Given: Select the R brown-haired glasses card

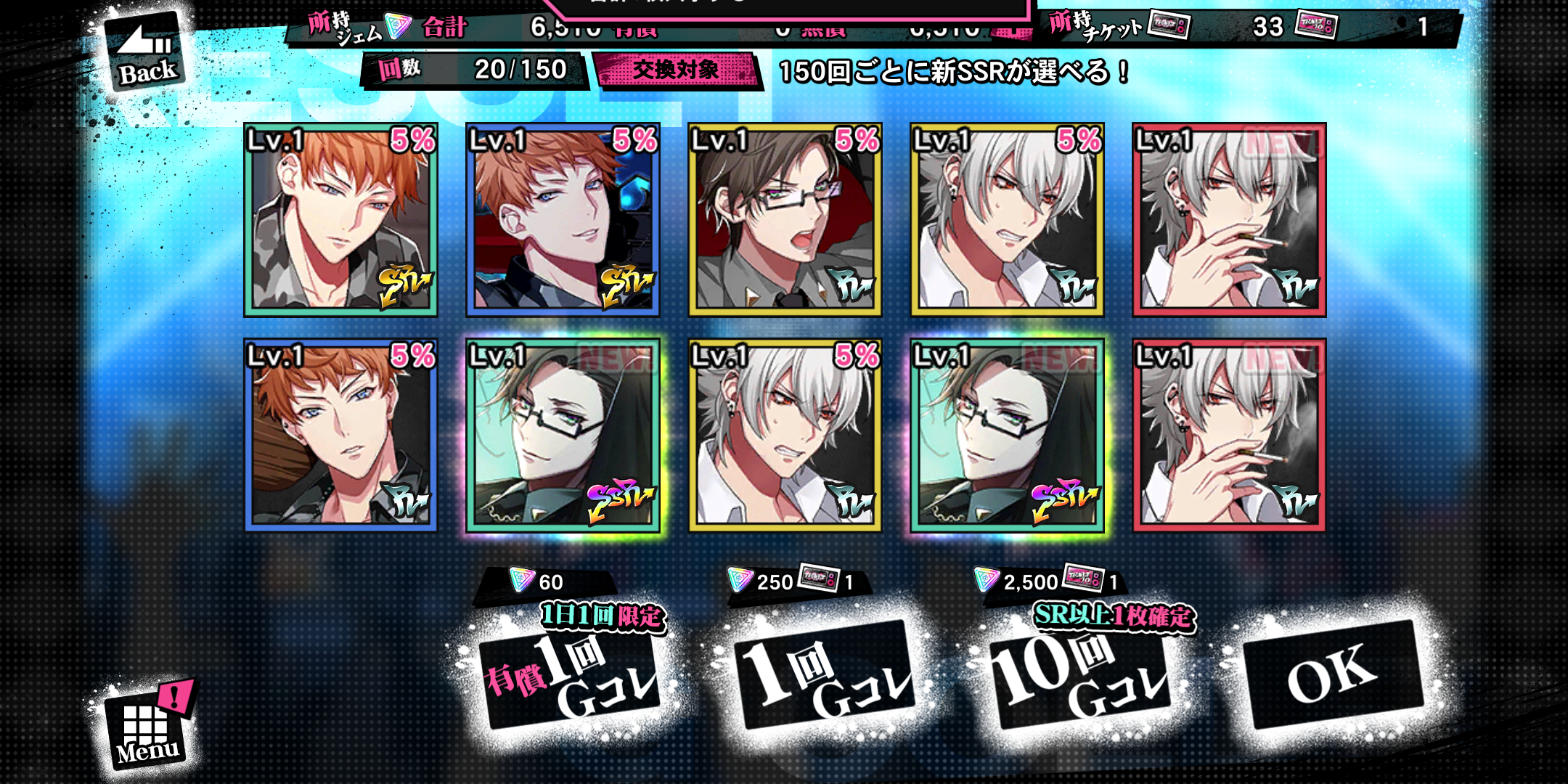Looking at the screenshot, I should (785, 220).
